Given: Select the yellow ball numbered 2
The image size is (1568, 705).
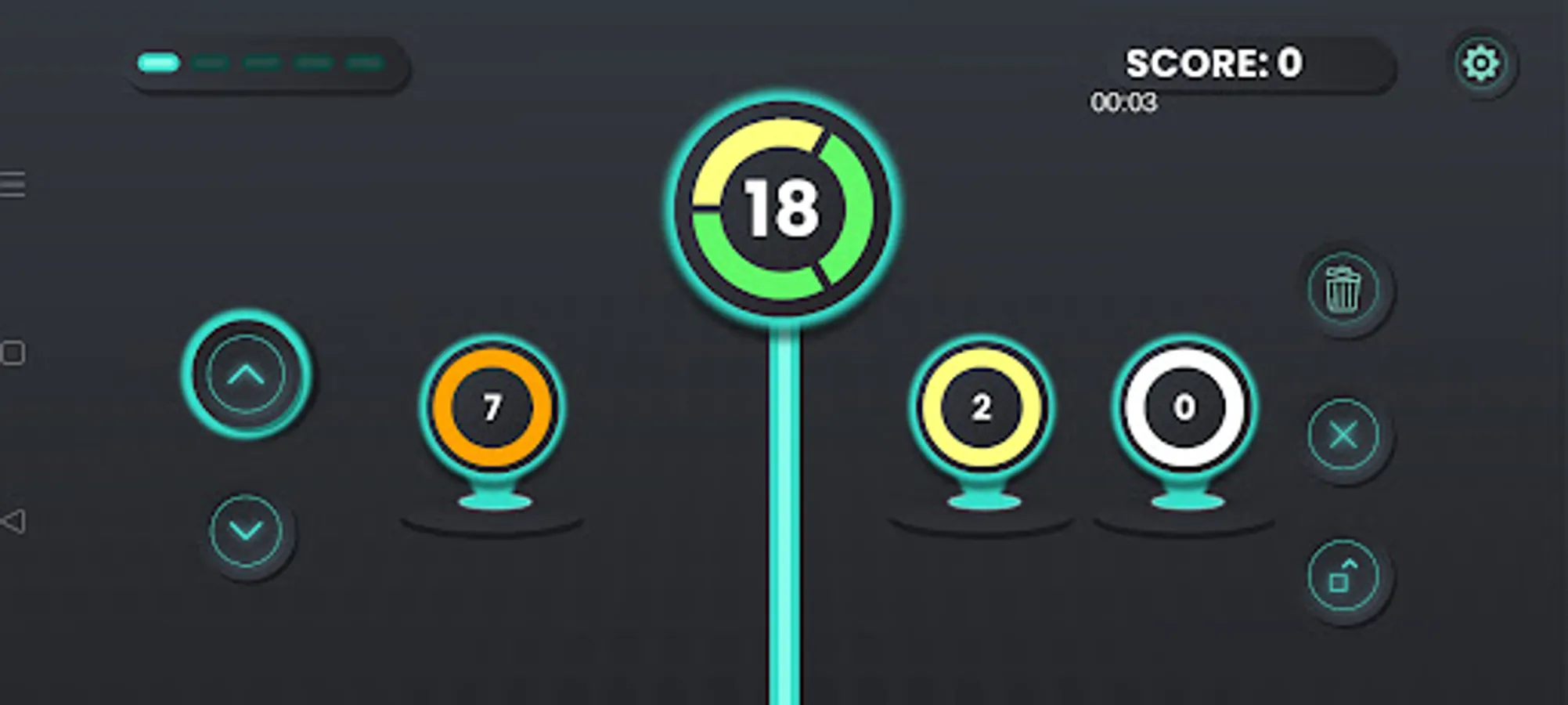Looking at the screenshot, I should coord(981,407).
